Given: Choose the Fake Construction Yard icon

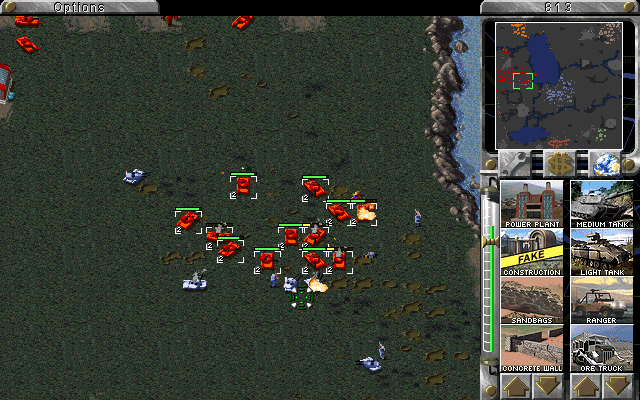Looking at the screenshot, I should pos(531,253).
